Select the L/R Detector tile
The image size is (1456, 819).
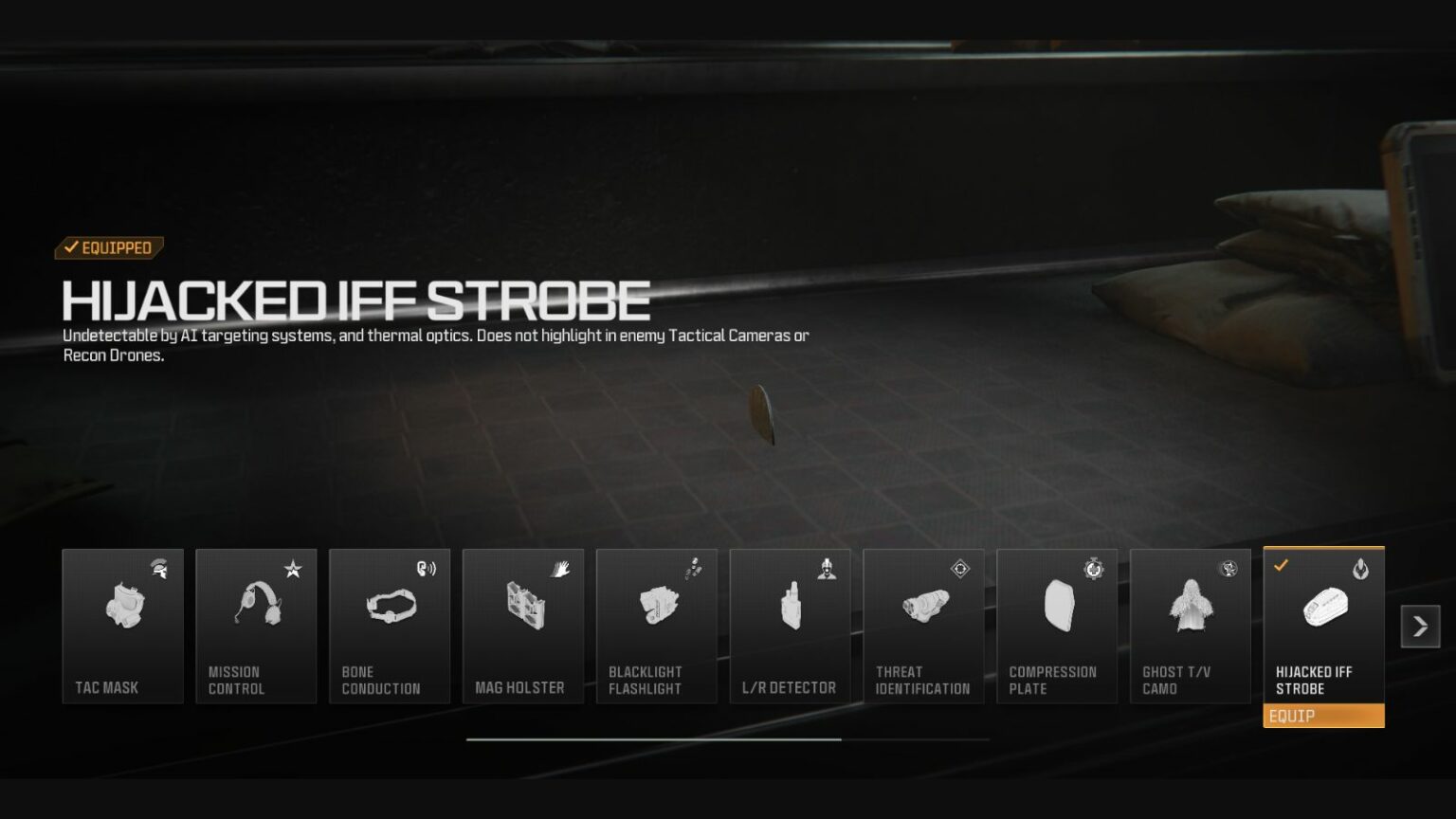pos(791,626)
